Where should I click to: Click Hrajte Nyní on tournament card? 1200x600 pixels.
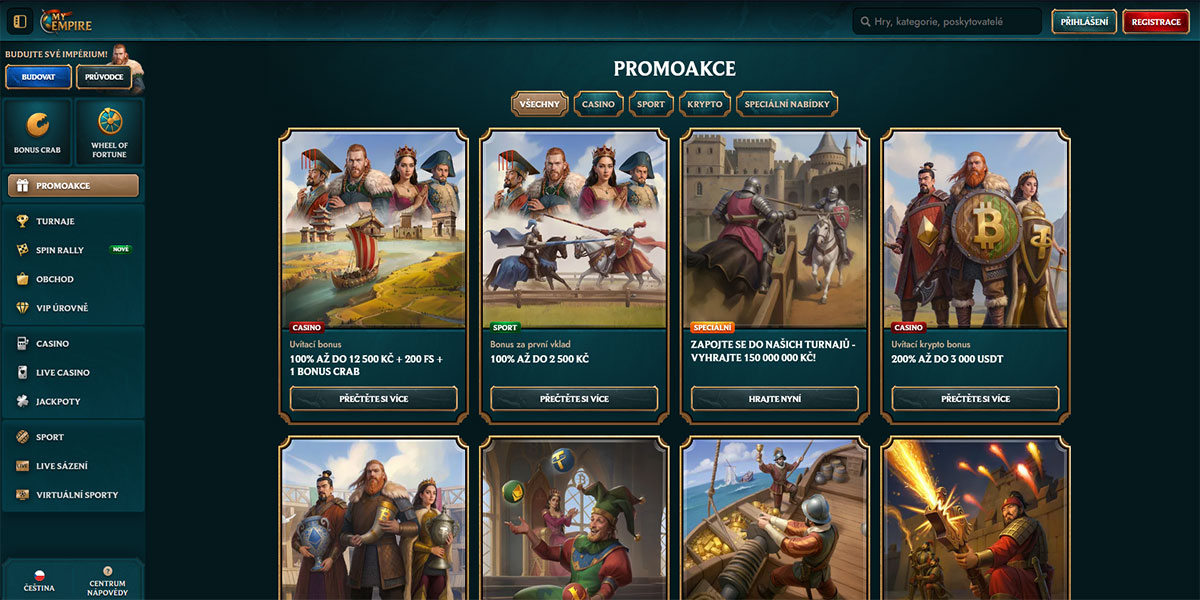point(775,399)
